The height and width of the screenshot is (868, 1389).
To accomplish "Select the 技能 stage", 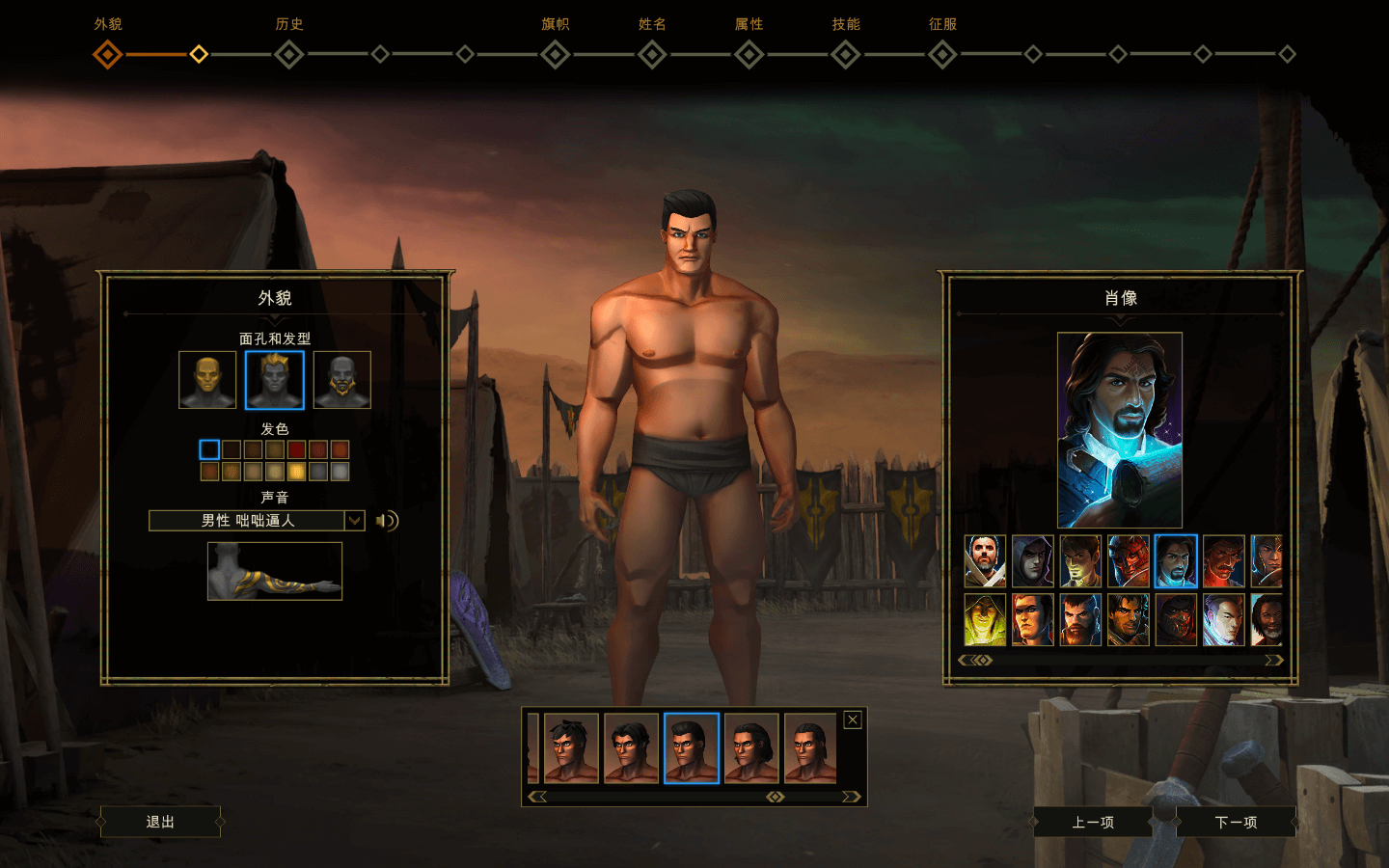I will (x=846, y=54).
